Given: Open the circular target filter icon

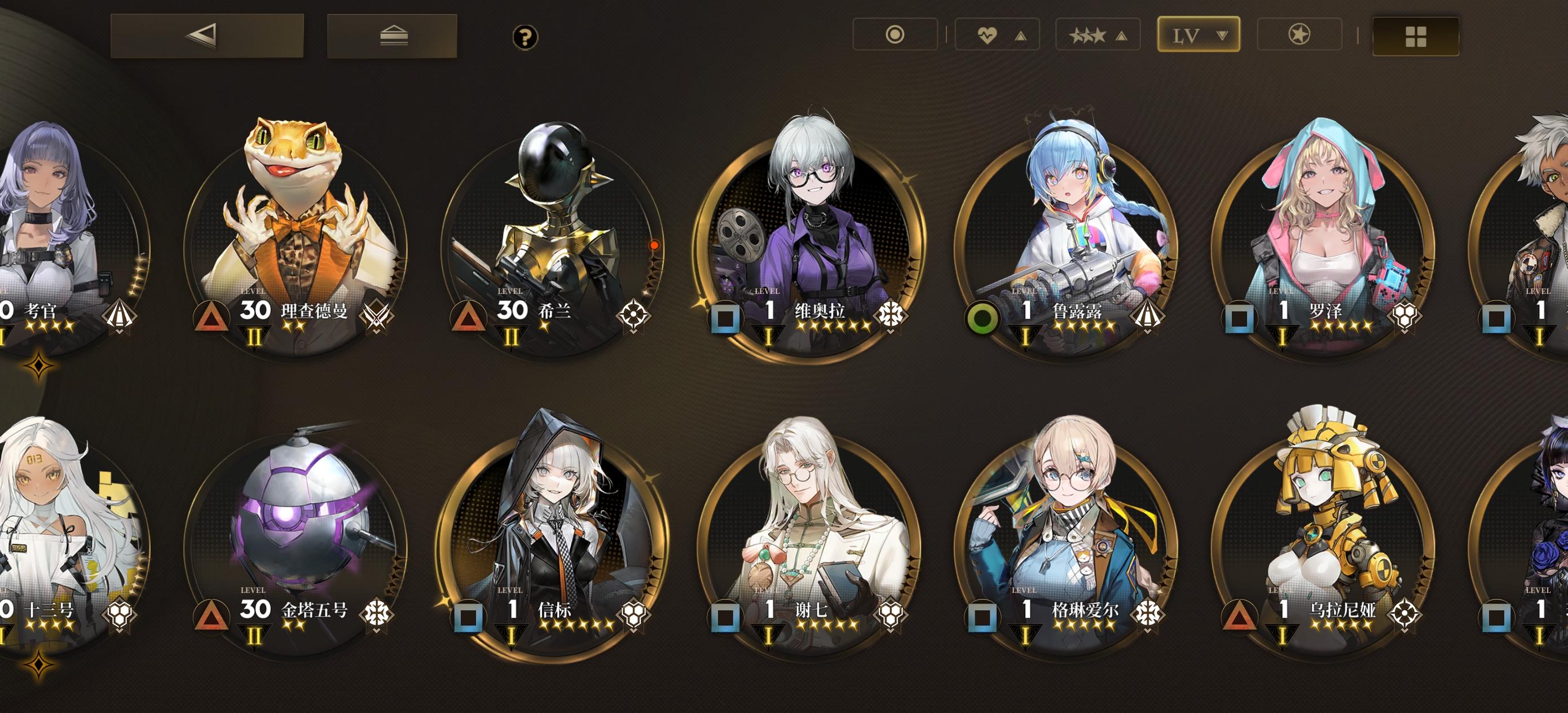Looking at the screenshot, I should (x=895, y=35).
